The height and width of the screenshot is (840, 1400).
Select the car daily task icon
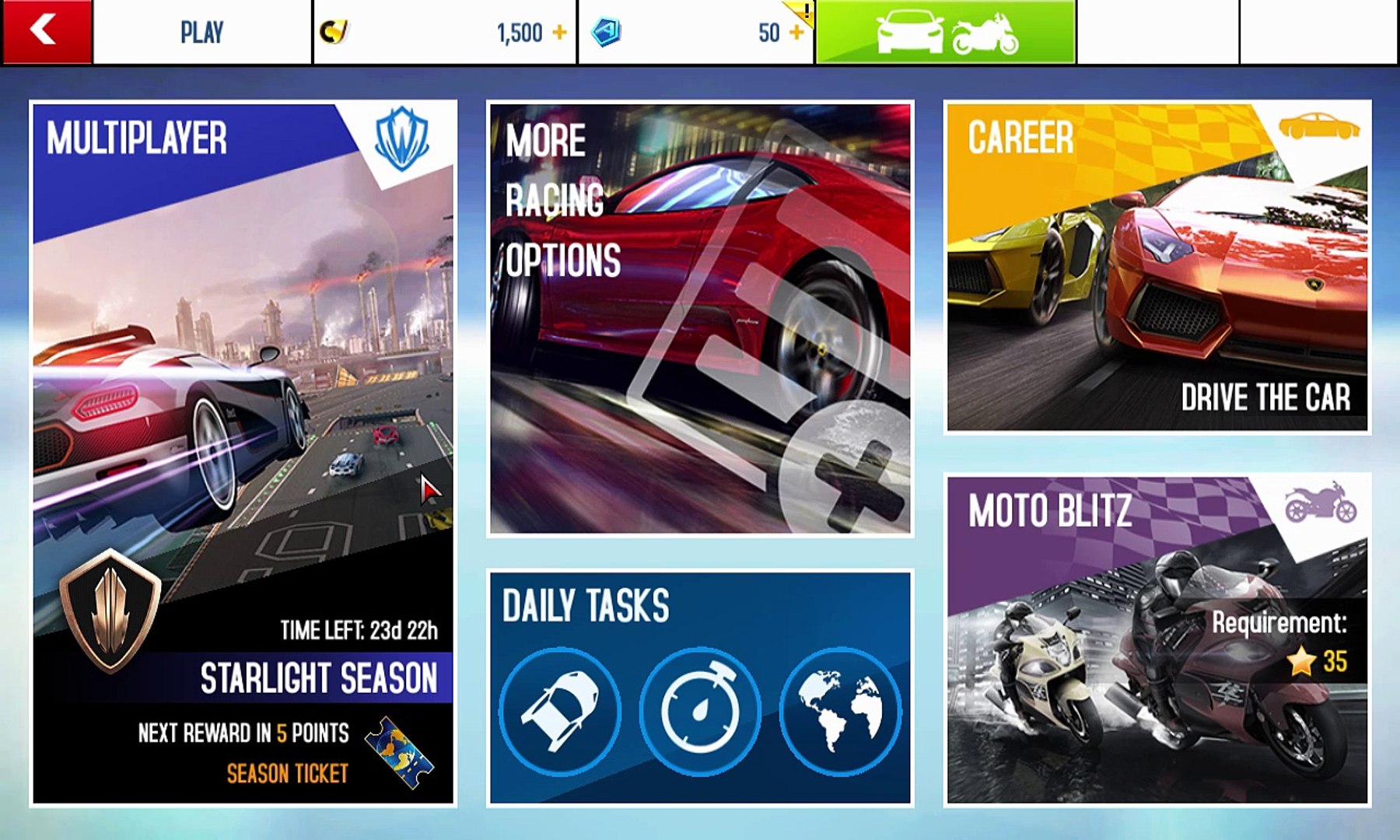[x=560, y=711]
